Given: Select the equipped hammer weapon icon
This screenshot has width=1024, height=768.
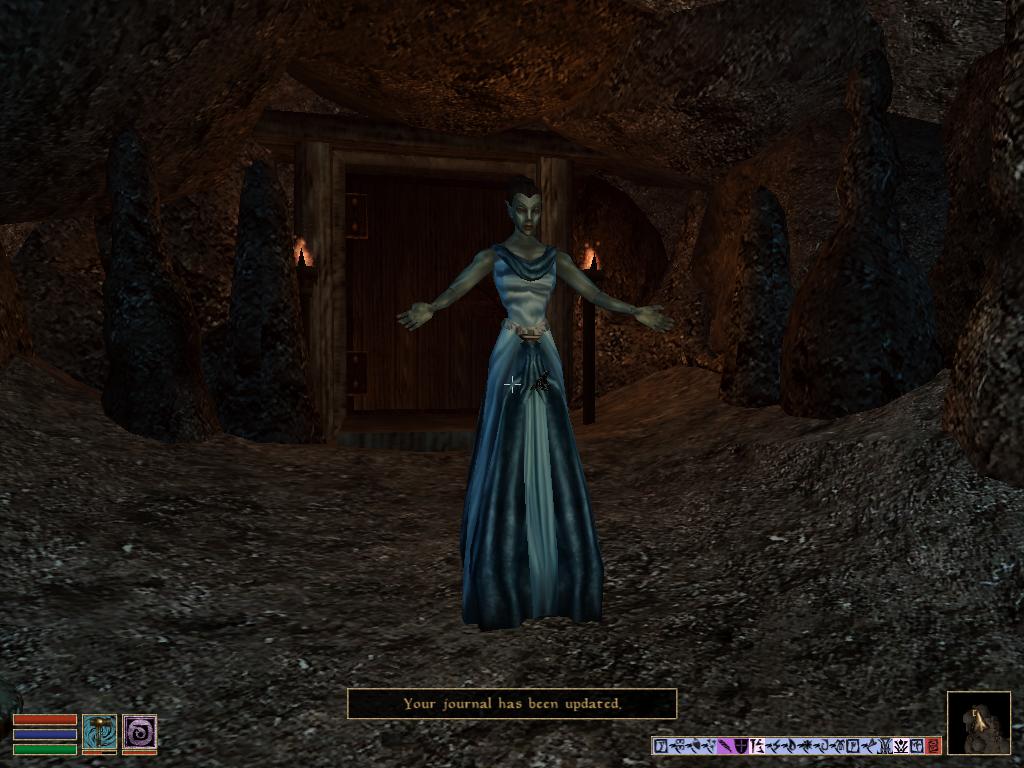Looking at the screenshot, I should coord(99,733).
